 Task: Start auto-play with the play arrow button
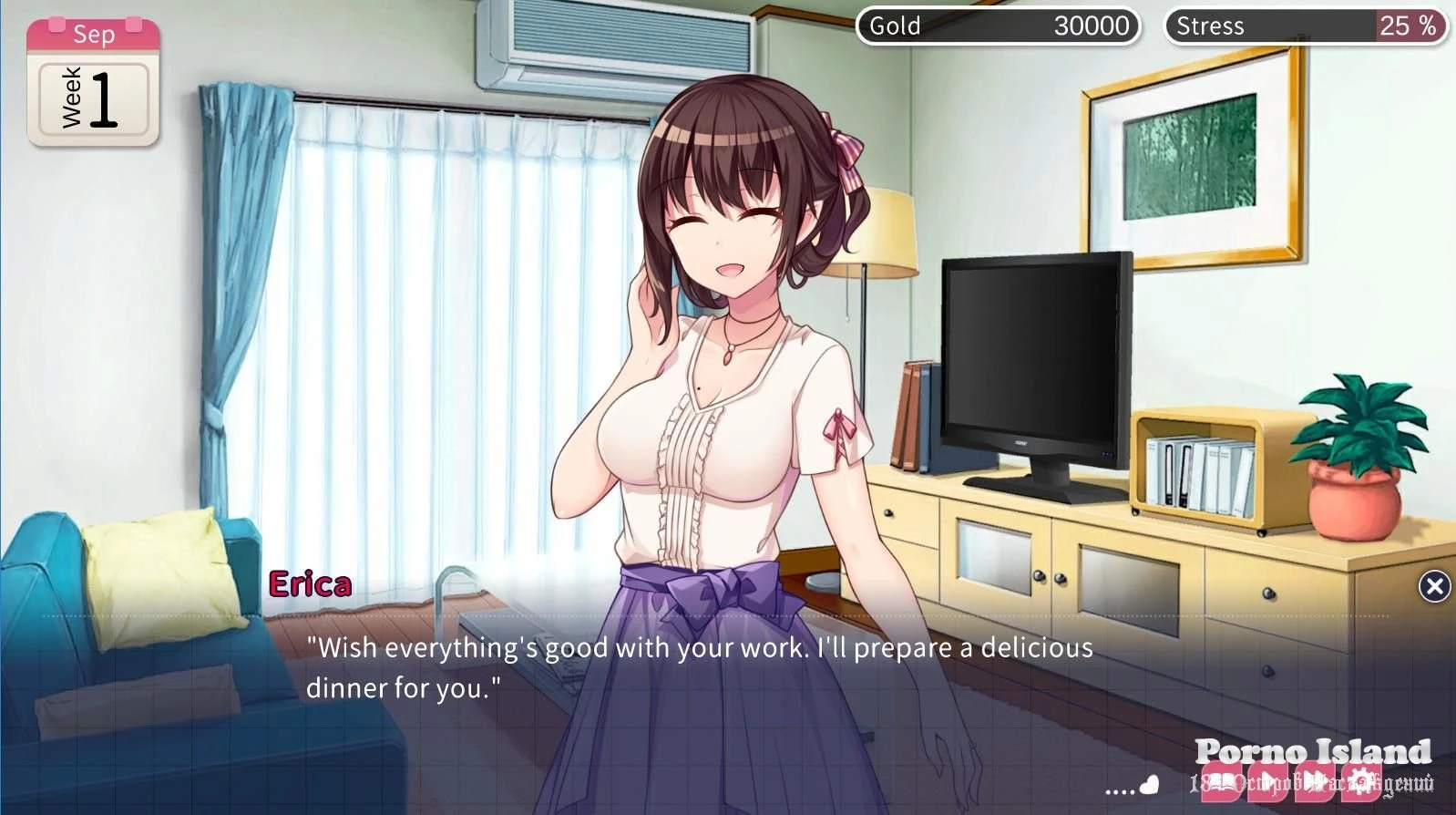pyautogui.click(x=1267, y=782)
